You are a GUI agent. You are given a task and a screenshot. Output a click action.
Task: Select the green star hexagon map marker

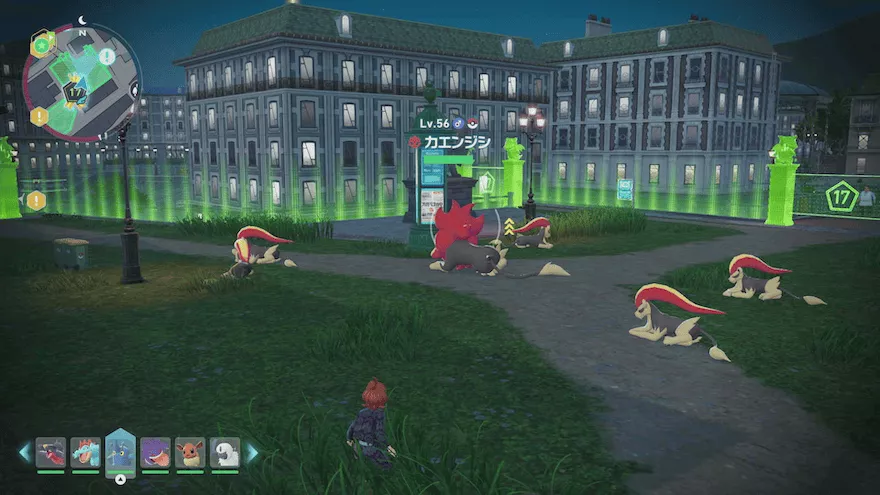(x=41, y=44)
